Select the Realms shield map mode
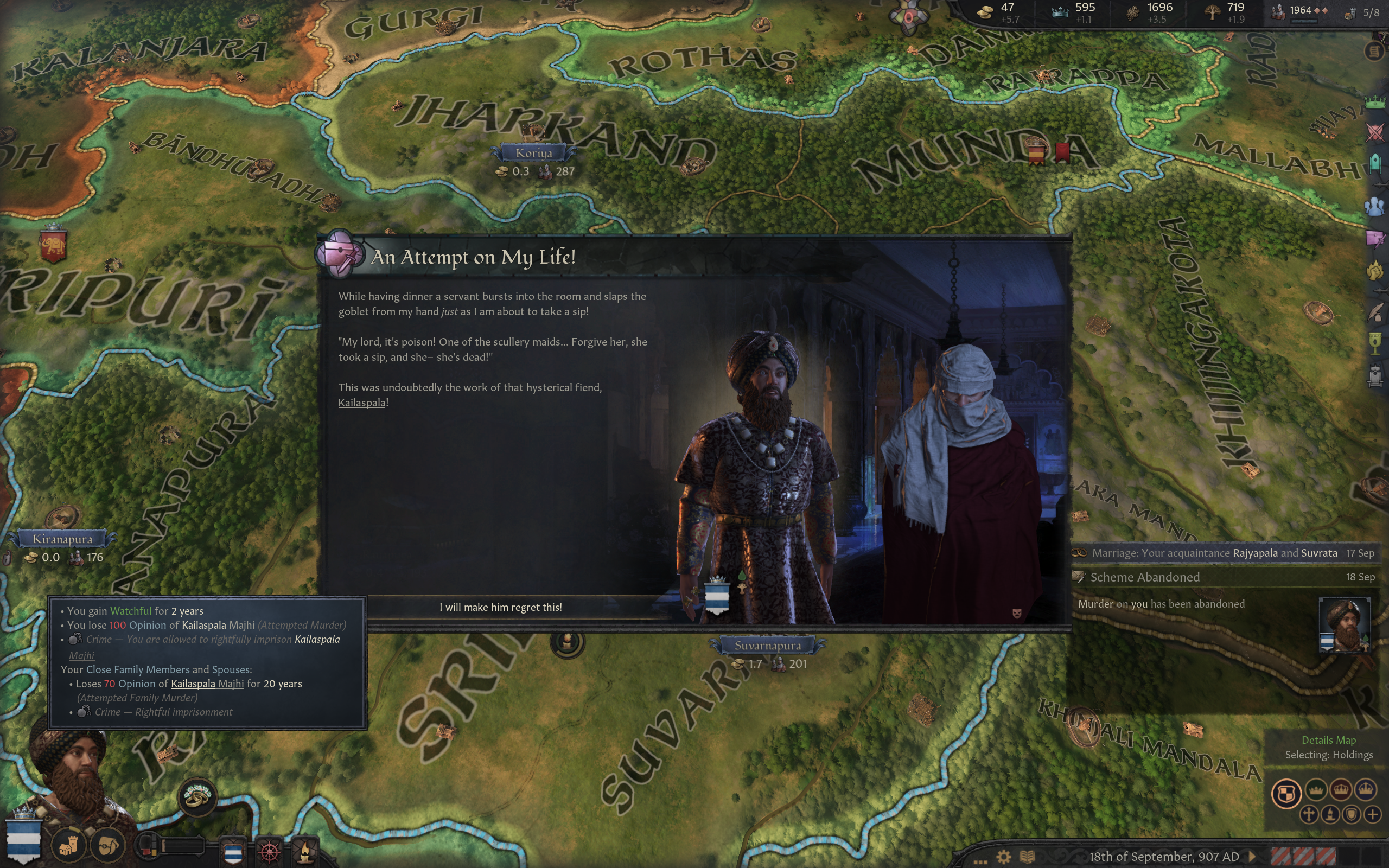This screenshot has width=1389, height=868. point(1286,794)
